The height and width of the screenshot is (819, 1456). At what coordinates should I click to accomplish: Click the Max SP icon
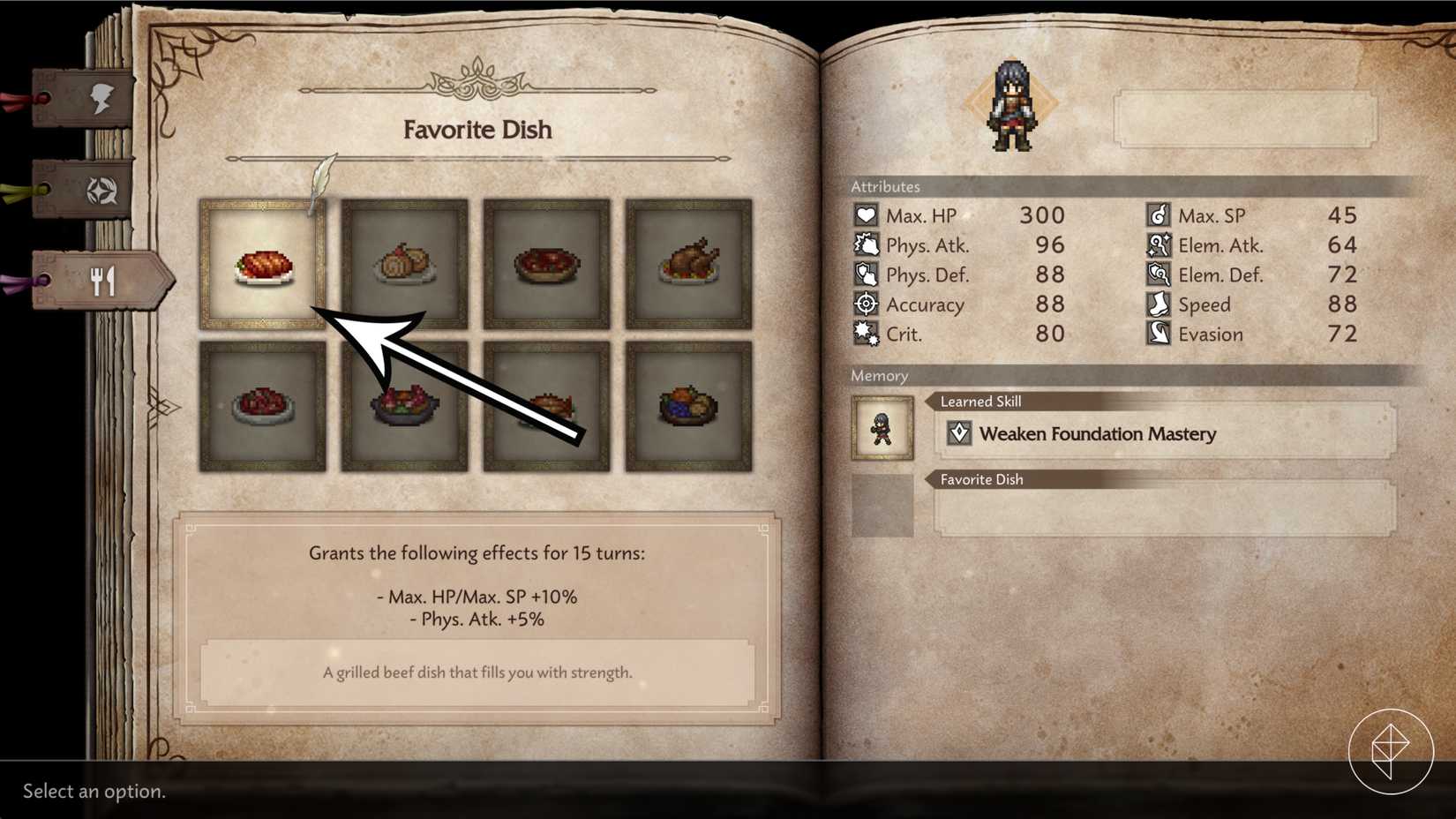click(1159, 214)
